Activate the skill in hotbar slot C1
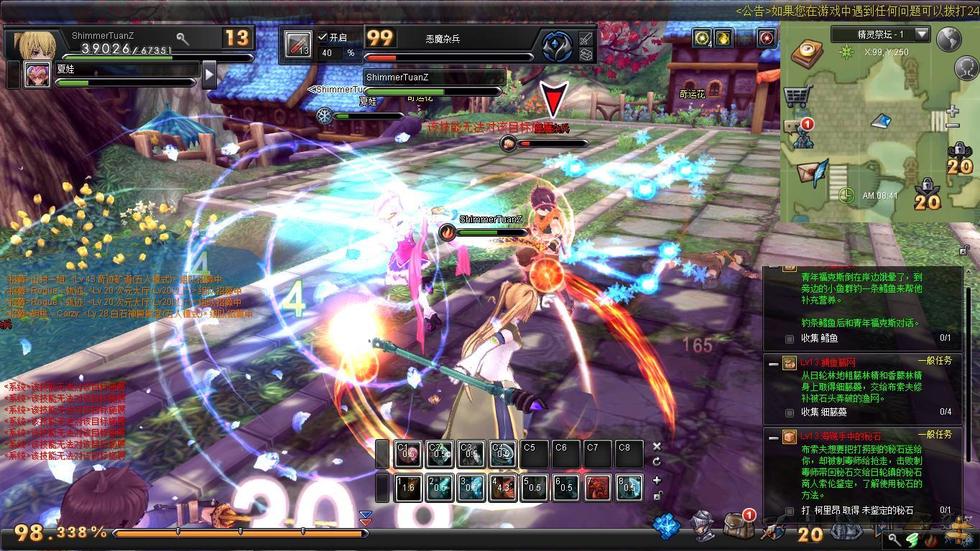 [x=407, y=454]
